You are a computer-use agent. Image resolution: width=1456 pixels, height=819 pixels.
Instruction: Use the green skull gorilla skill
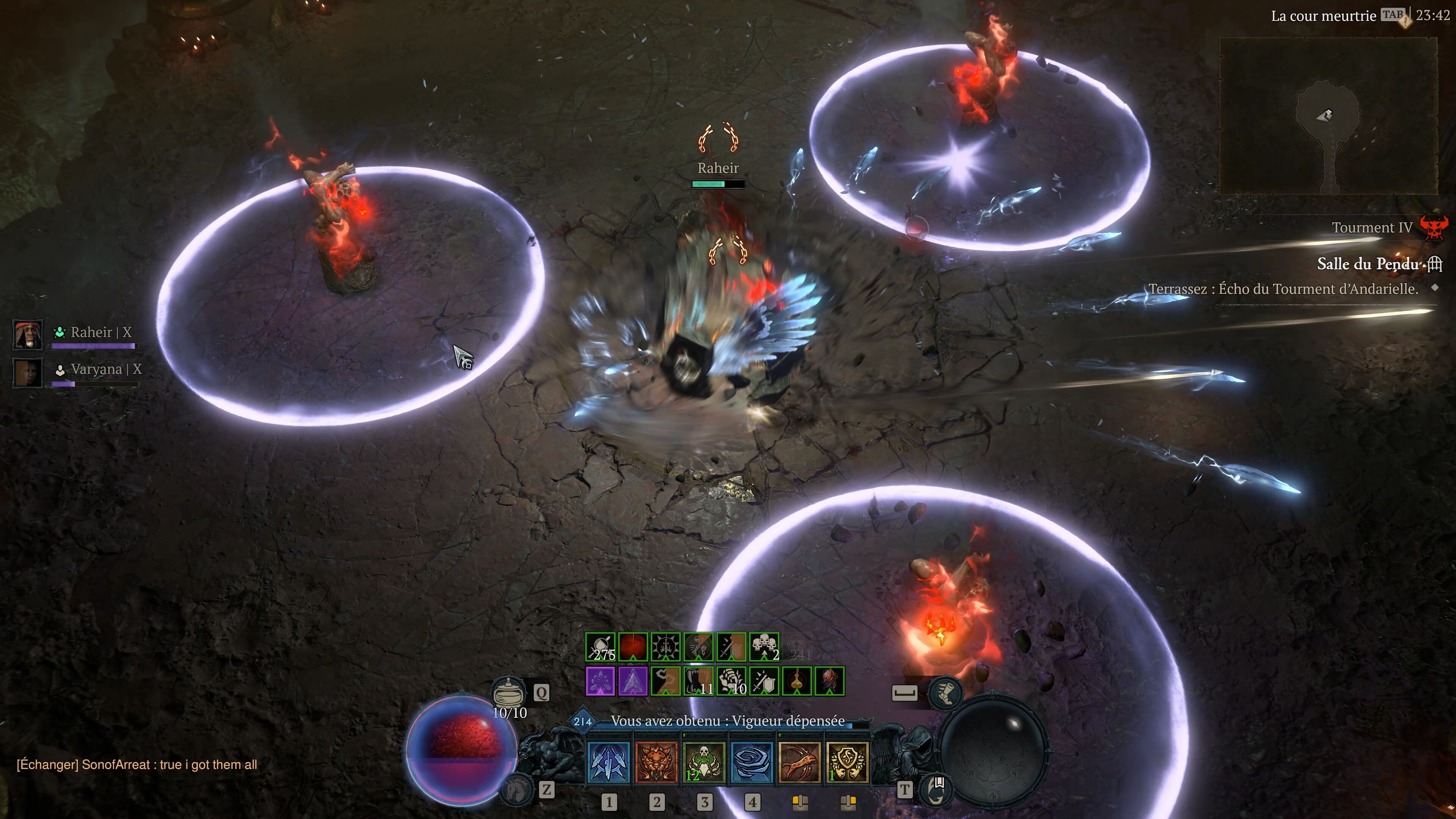click(704, 762)
